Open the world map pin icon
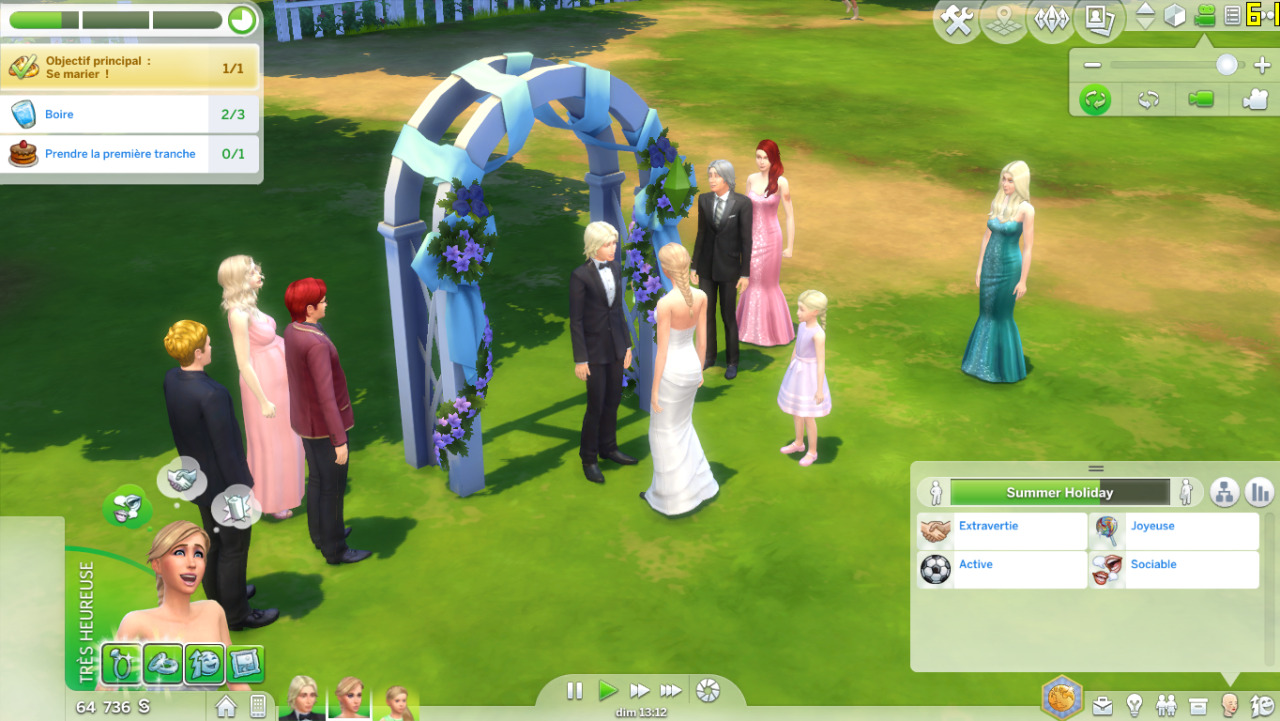 point(1004,22)
